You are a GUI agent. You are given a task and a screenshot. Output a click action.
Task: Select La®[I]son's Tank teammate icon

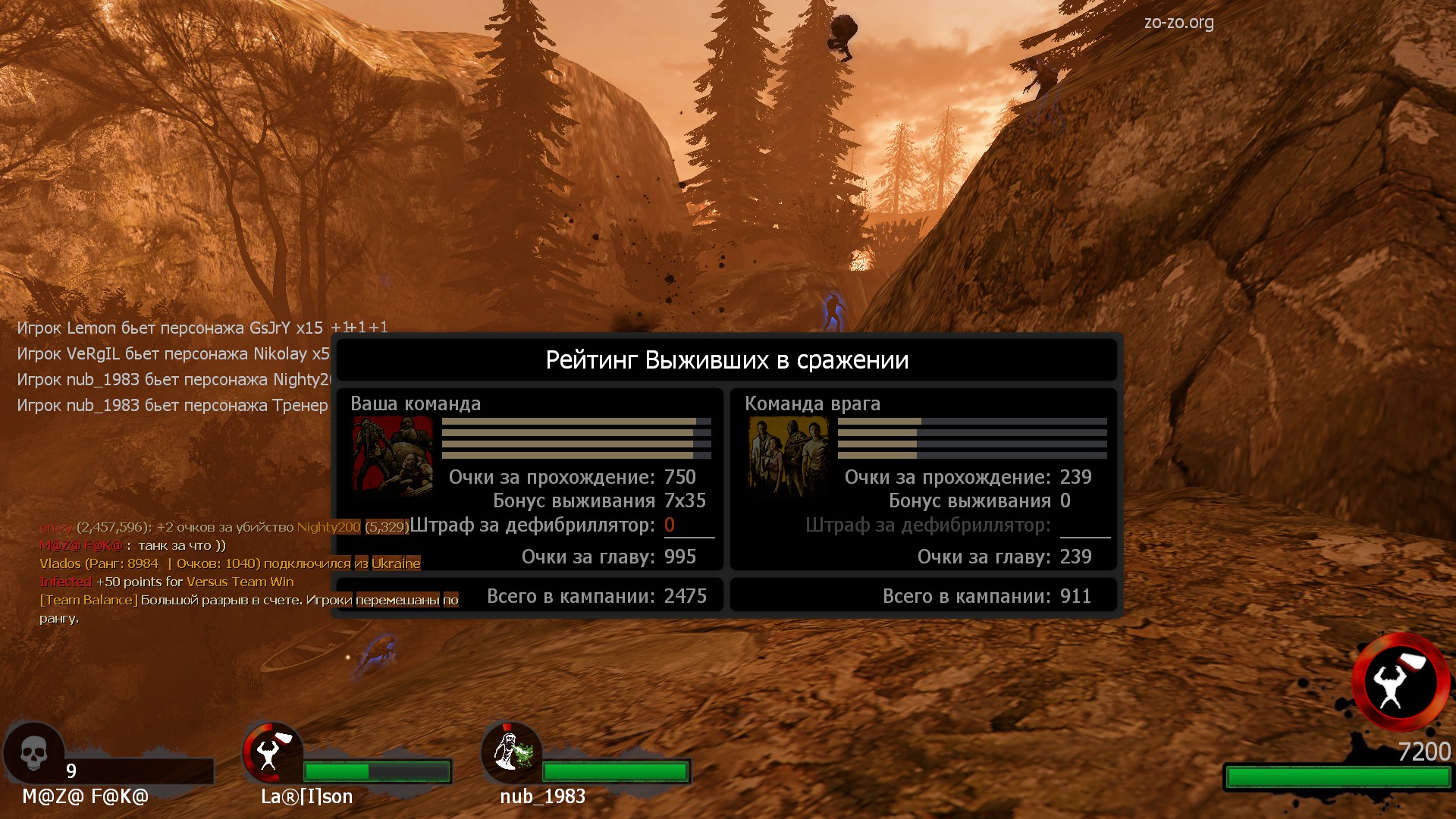pyautogui.click(x=271, y=752)
